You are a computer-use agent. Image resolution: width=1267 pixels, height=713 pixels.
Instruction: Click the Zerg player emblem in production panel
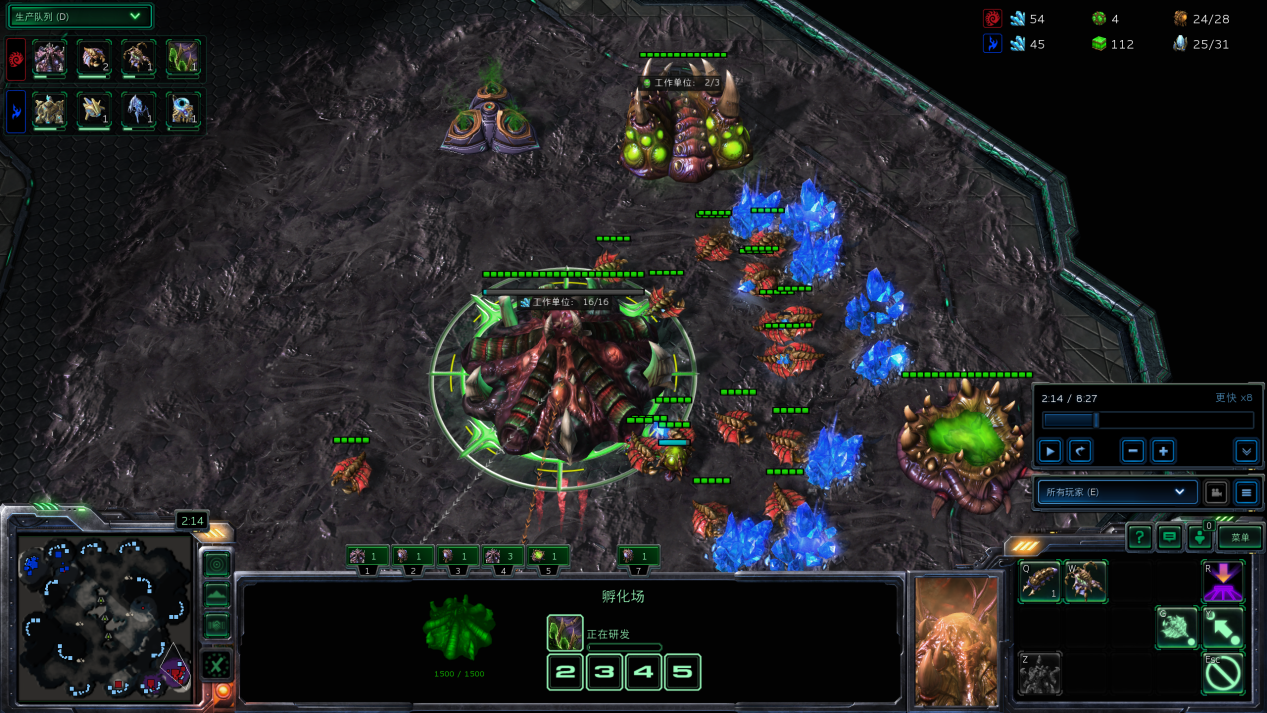click(16, 58)
